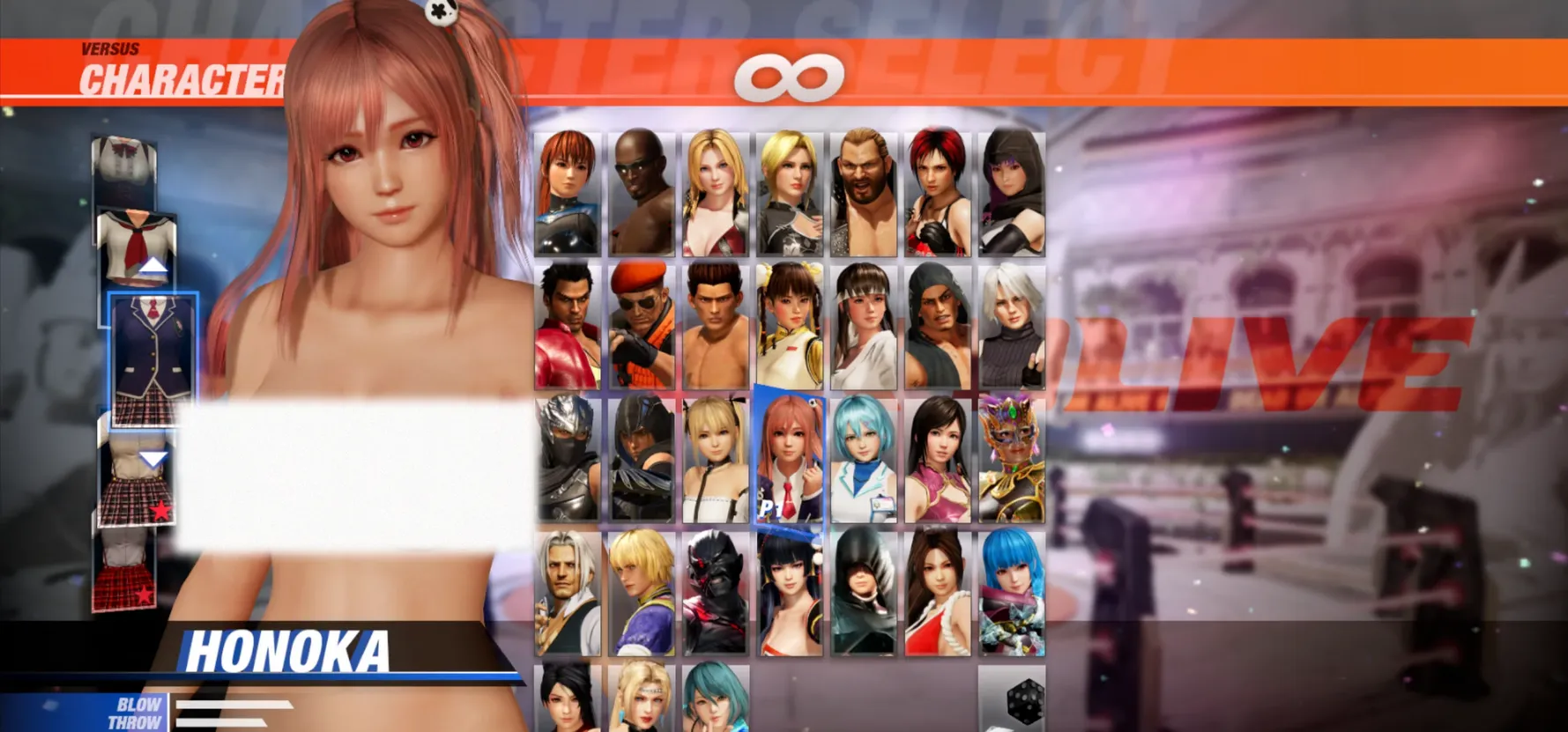Click the costume list up arrow
1568x732 pixels.
pos(153,265)
